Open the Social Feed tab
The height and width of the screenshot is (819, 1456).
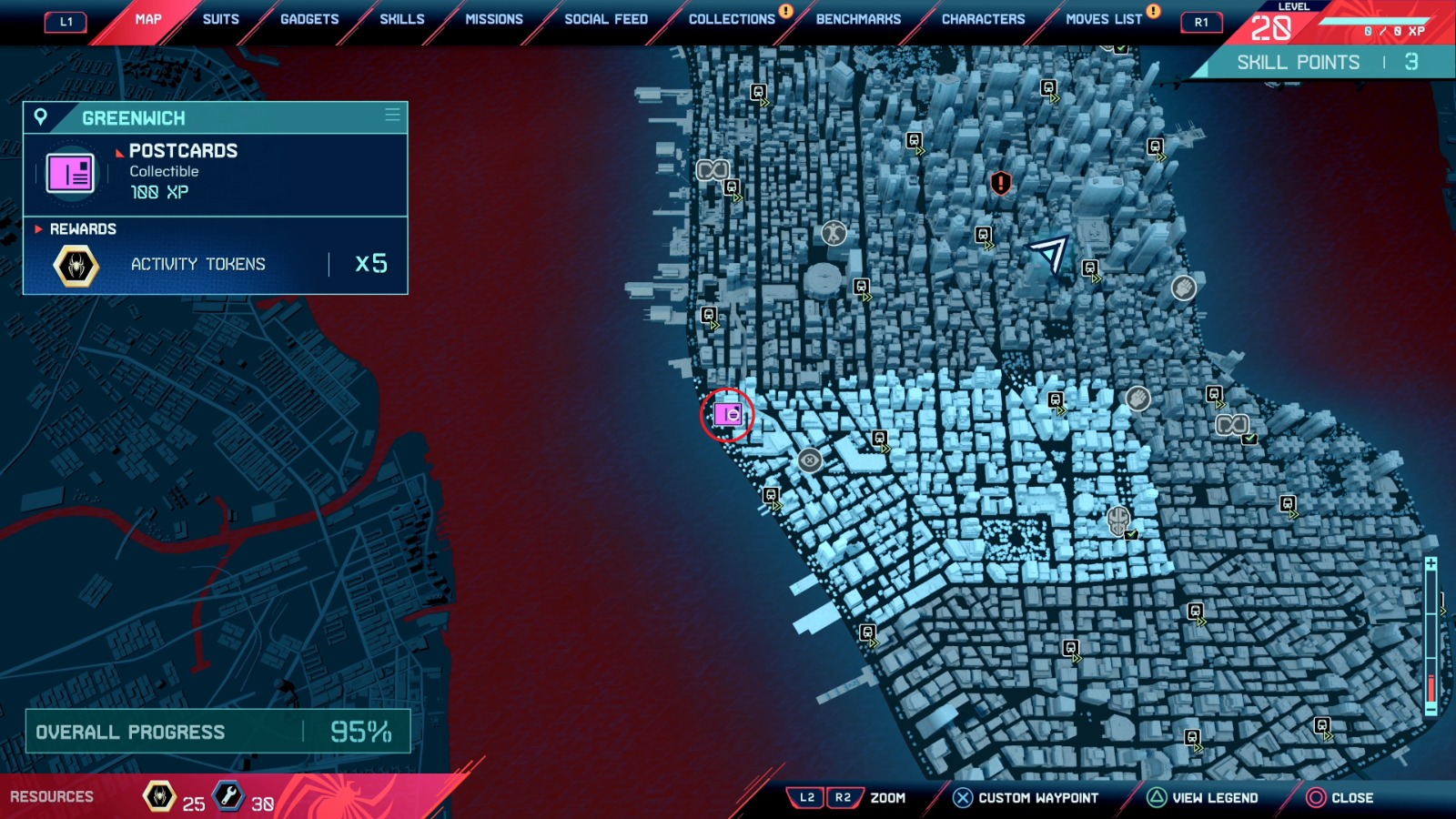point(606,19)
